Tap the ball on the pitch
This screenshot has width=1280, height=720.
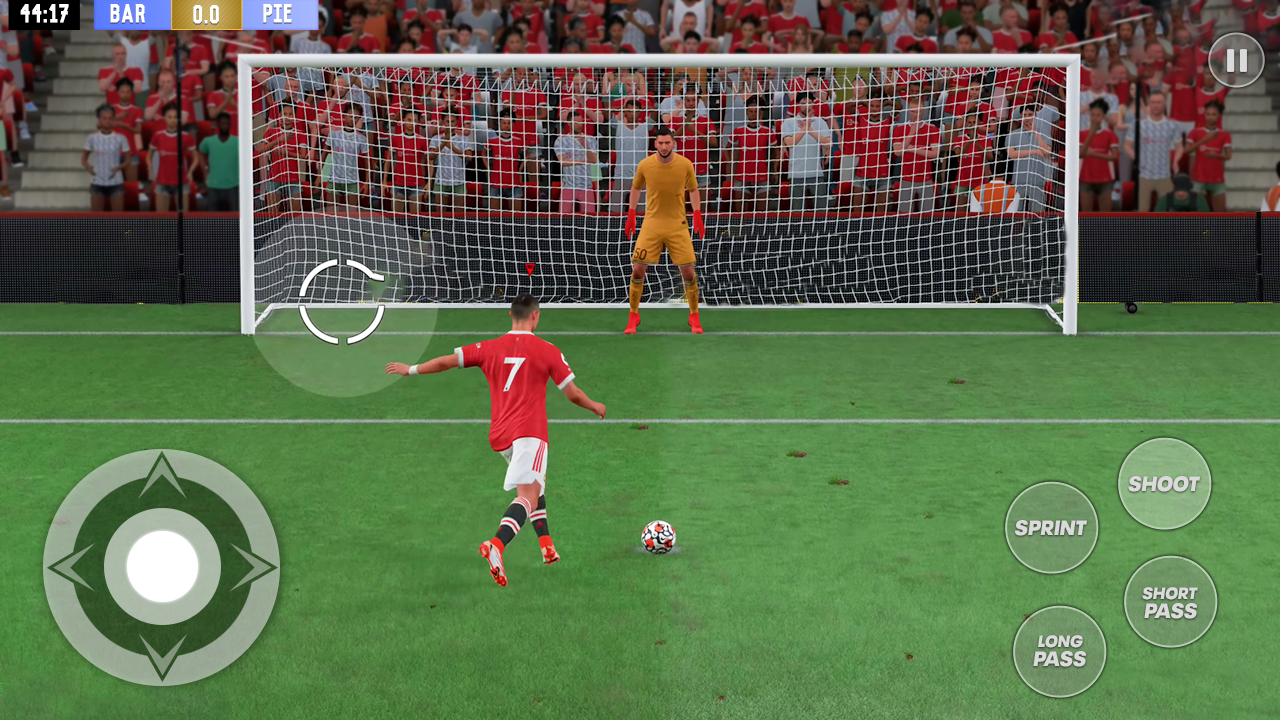tap(660, 535)
